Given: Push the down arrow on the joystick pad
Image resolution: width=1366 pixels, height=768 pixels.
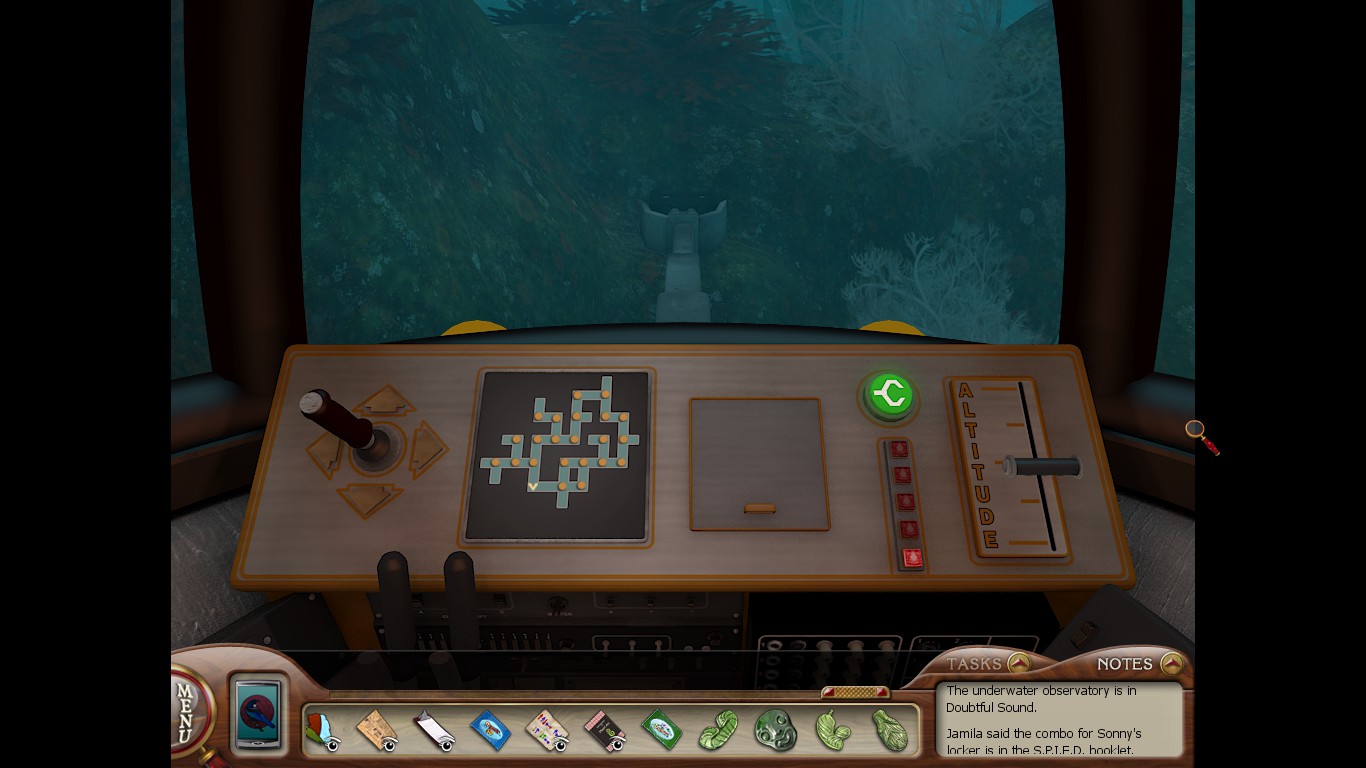Looking at the screenshot, I should click(369, 497).
